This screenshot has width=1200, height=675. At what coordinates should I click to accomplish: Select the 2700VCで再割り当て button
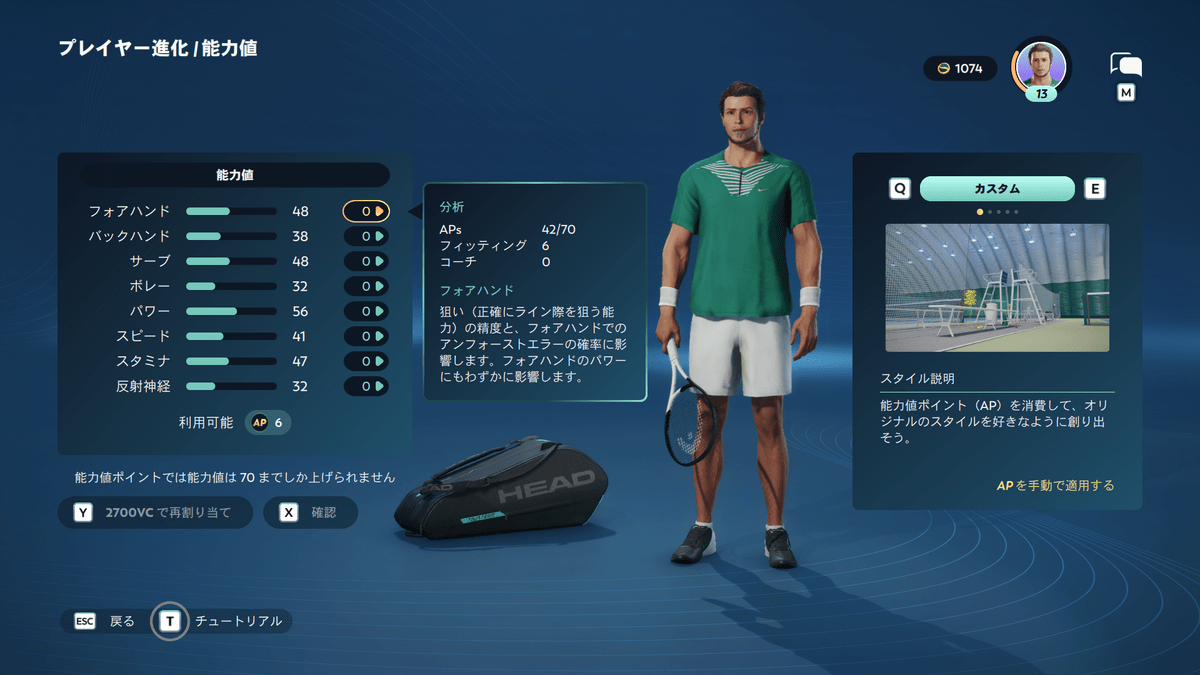click(155, 513)
